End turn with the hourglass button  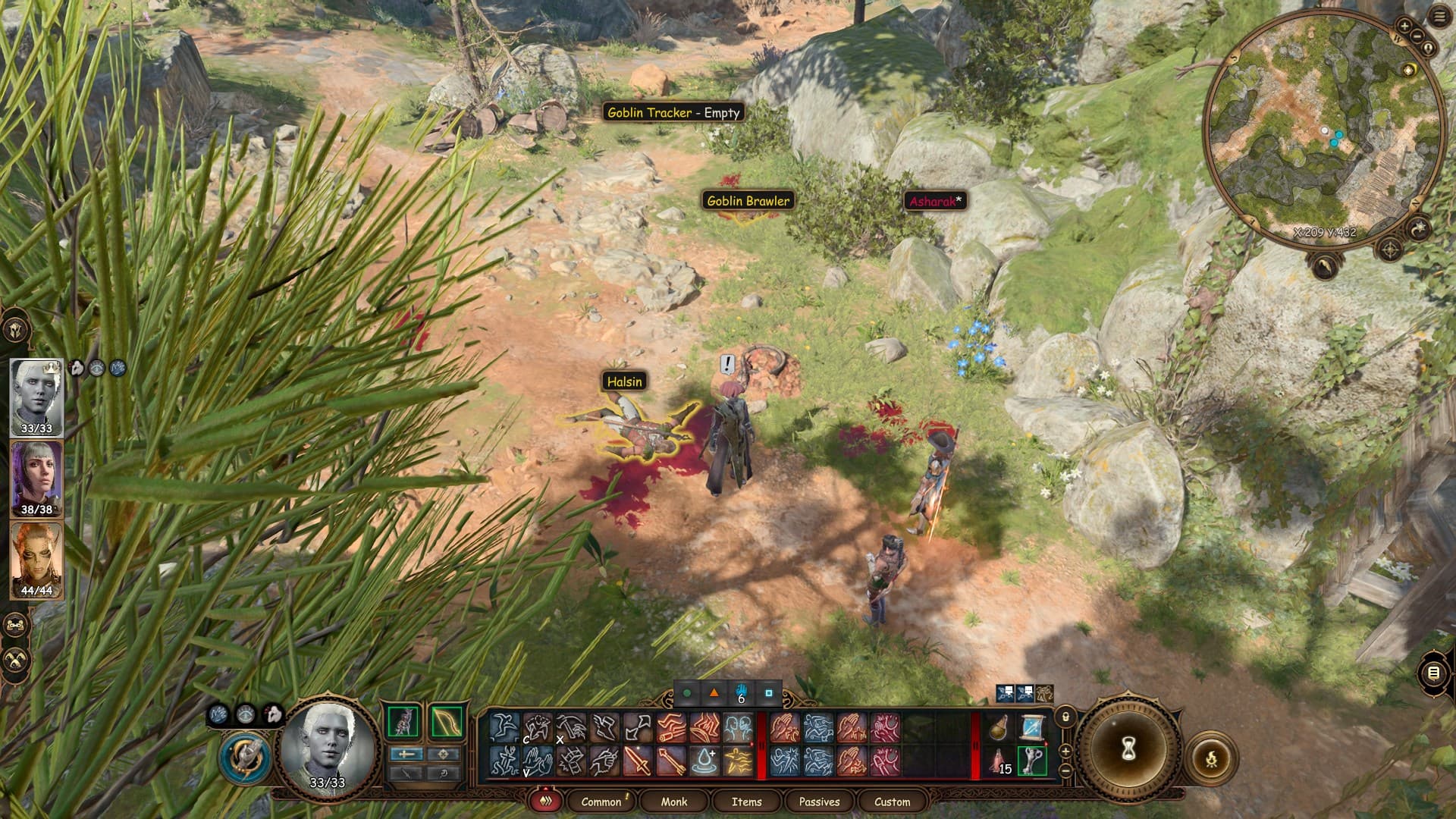(1128, 749)
